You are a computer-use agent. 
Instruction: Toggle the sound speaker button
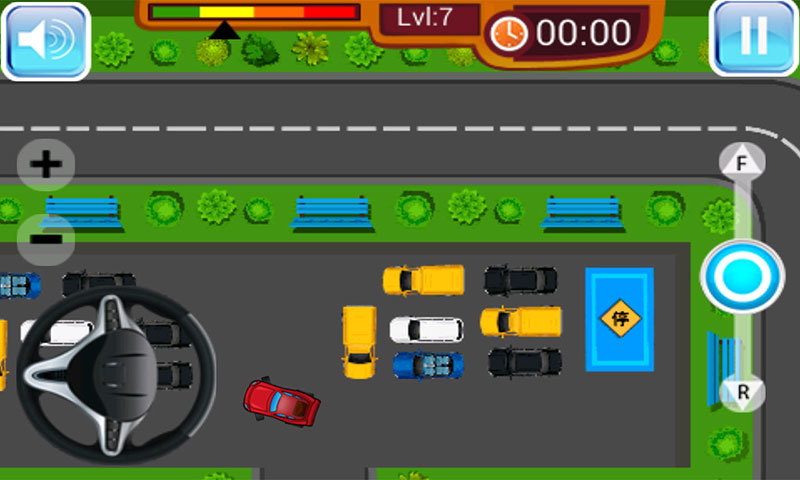(46, 39)
